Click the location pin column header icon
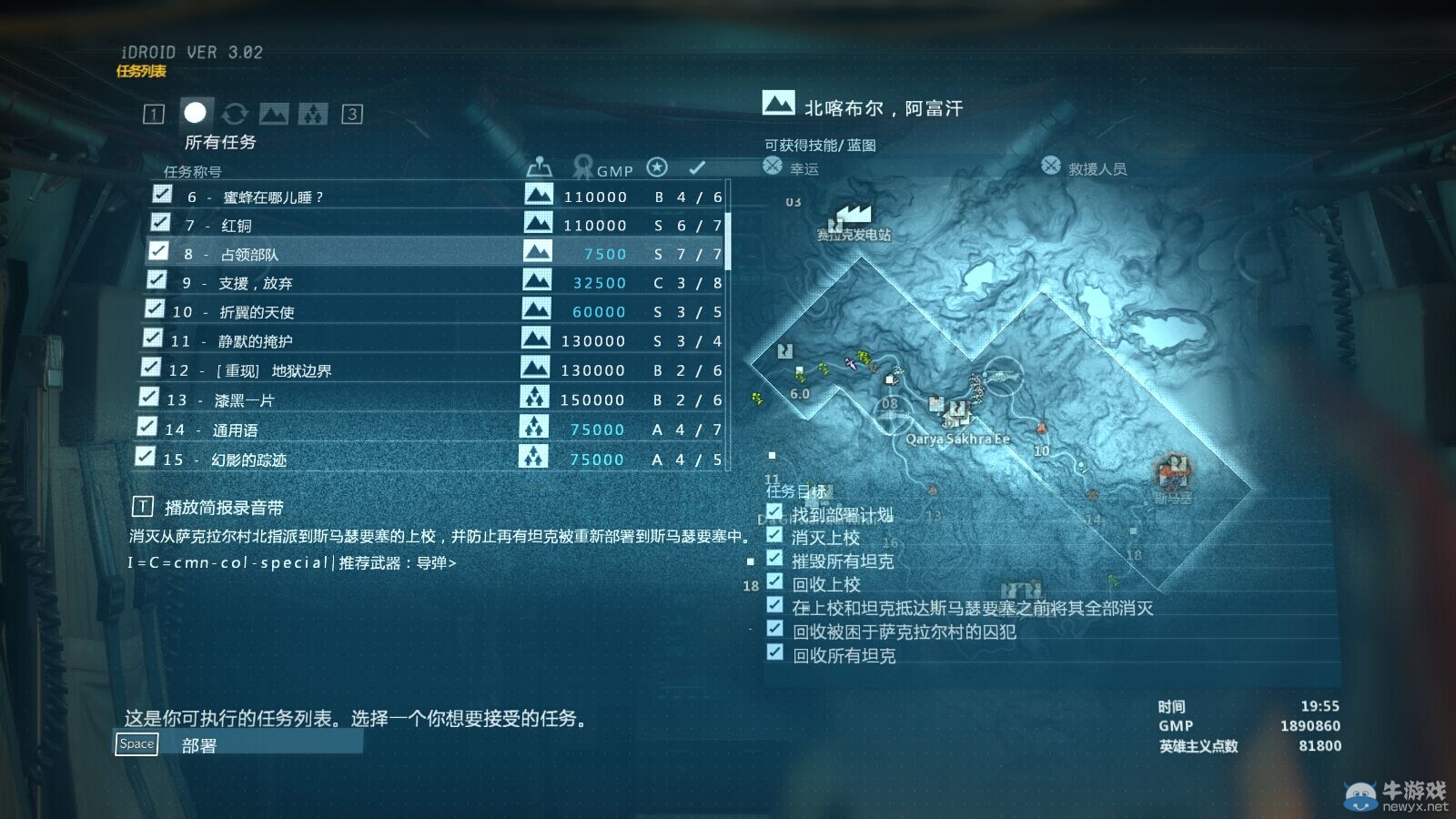1456x819 pixels. [540, 168]
